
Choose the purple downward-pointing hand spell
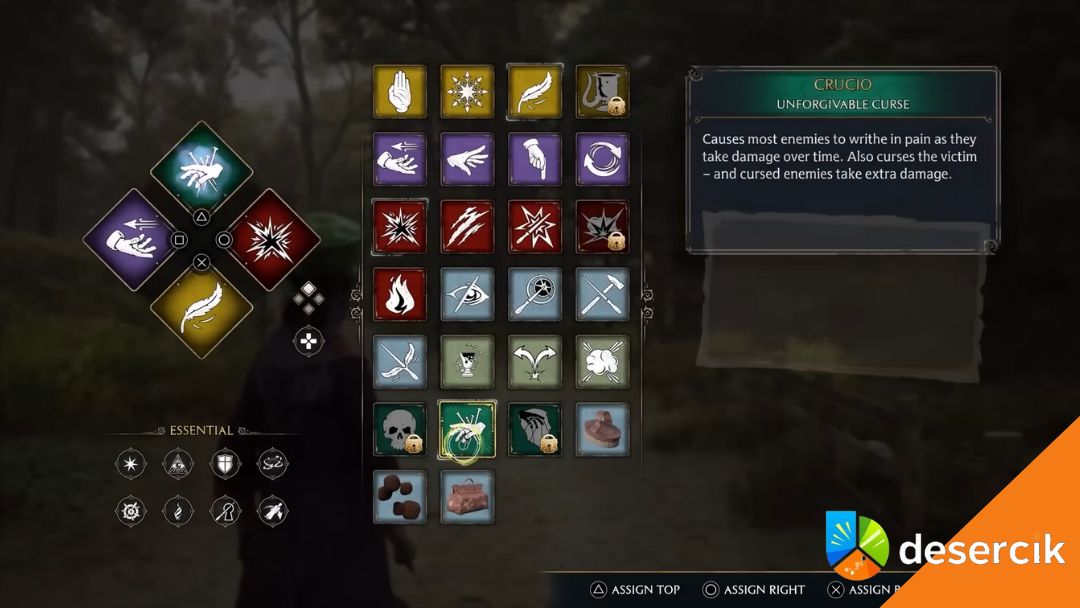click(x=534, y=159)
